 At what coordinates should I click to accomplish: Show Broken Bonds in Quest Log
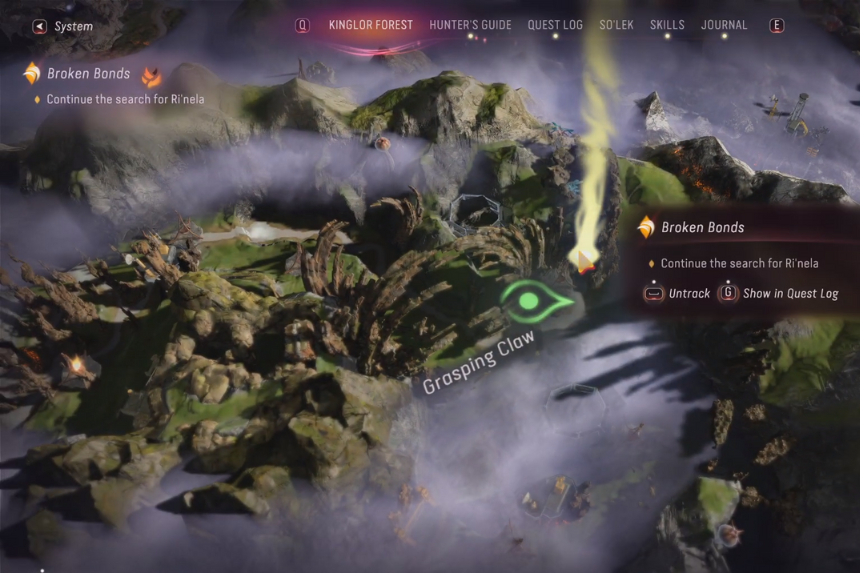(779, 294)
